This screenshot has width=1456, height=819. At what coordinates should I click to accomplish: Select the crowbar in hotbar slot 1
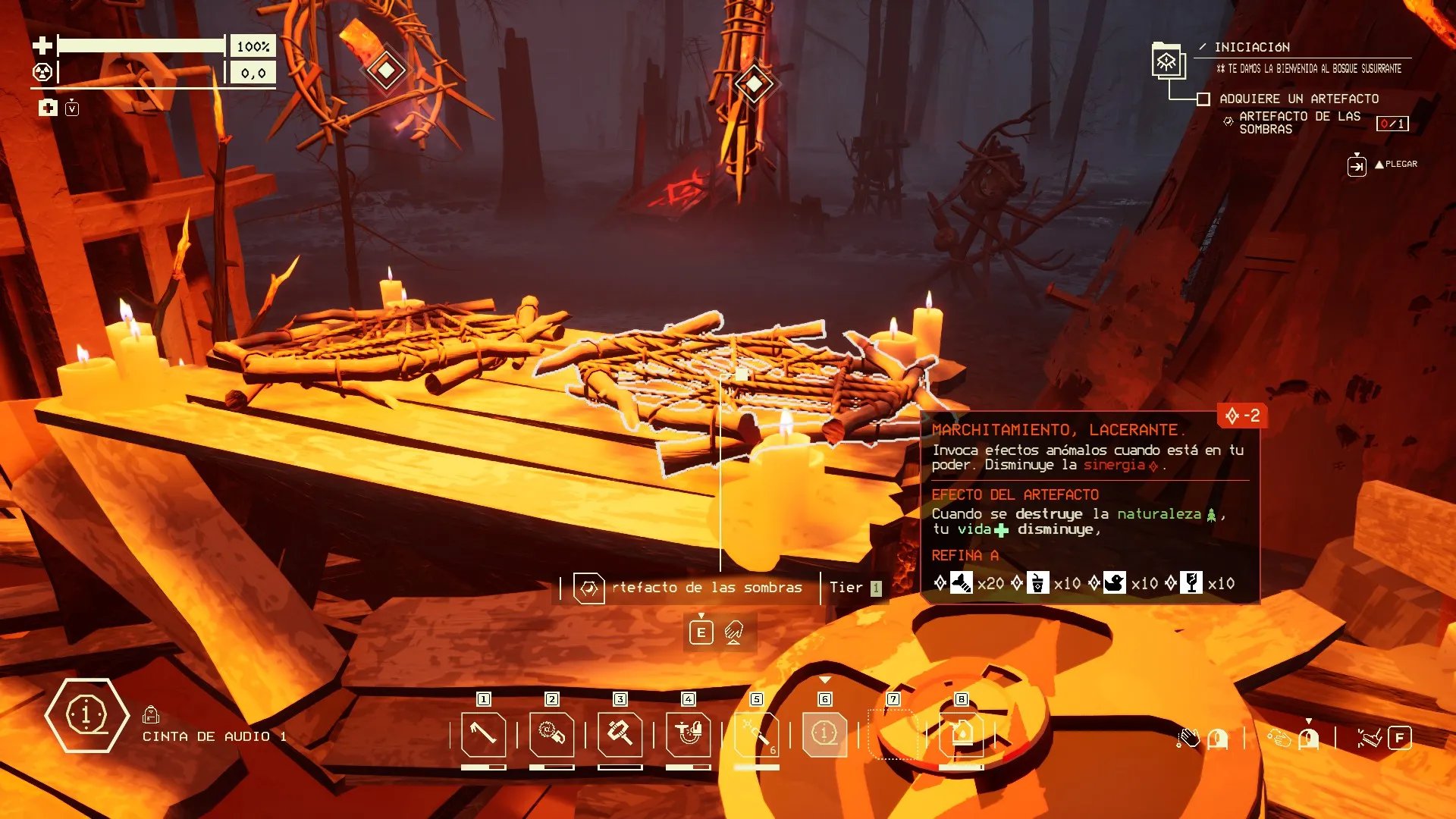click(x=483, y=734)
